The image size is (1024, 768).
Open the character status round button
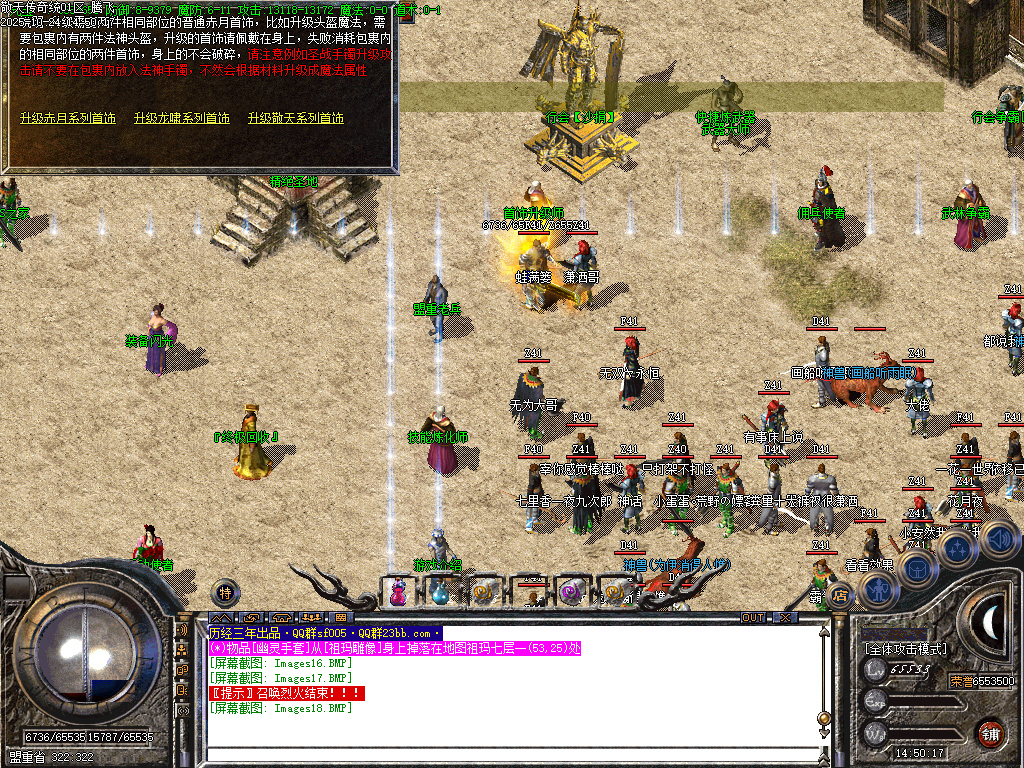(x=877, y=589)
